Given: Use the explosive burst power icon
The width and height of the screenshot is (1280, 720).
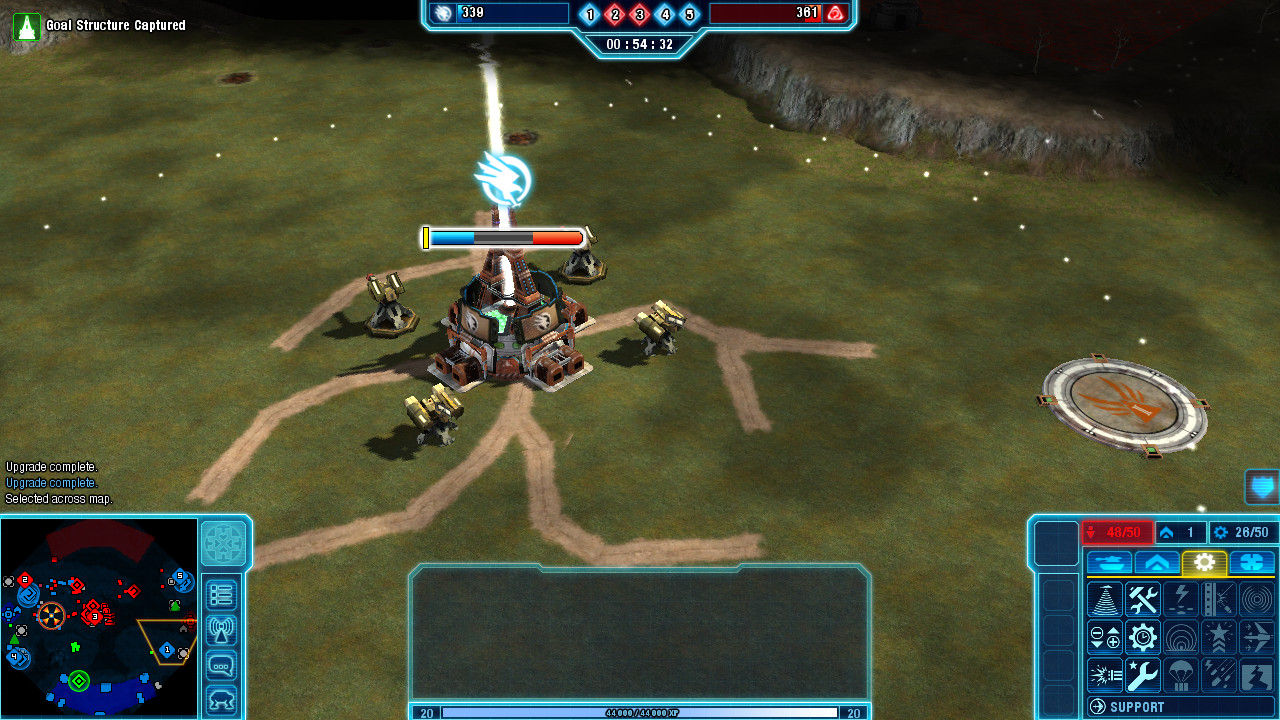Looking at the screenshot, I should pos(1105,675).
